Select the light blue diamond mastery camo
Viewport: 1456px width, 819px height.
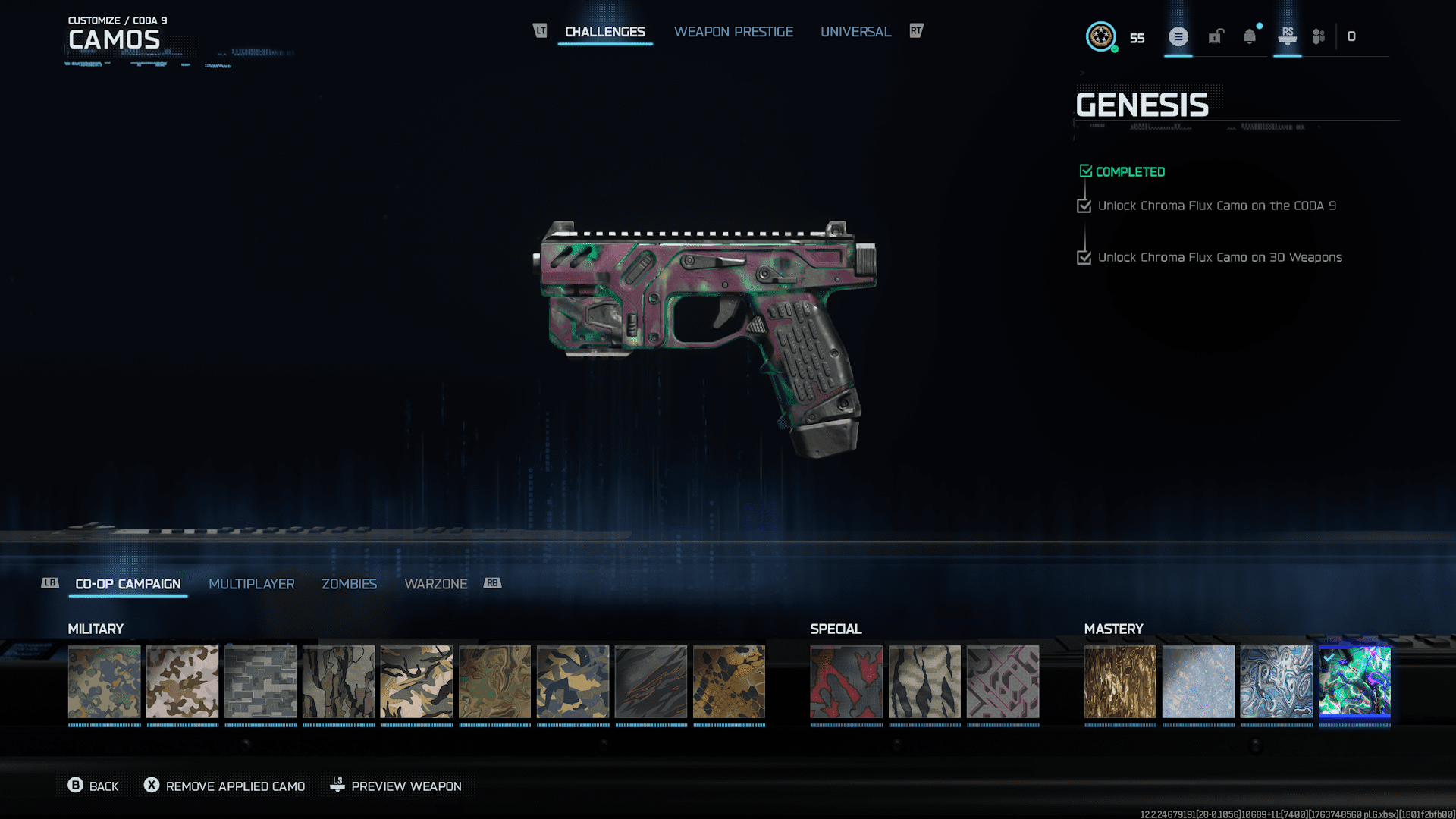click(x=1198, y=681)
